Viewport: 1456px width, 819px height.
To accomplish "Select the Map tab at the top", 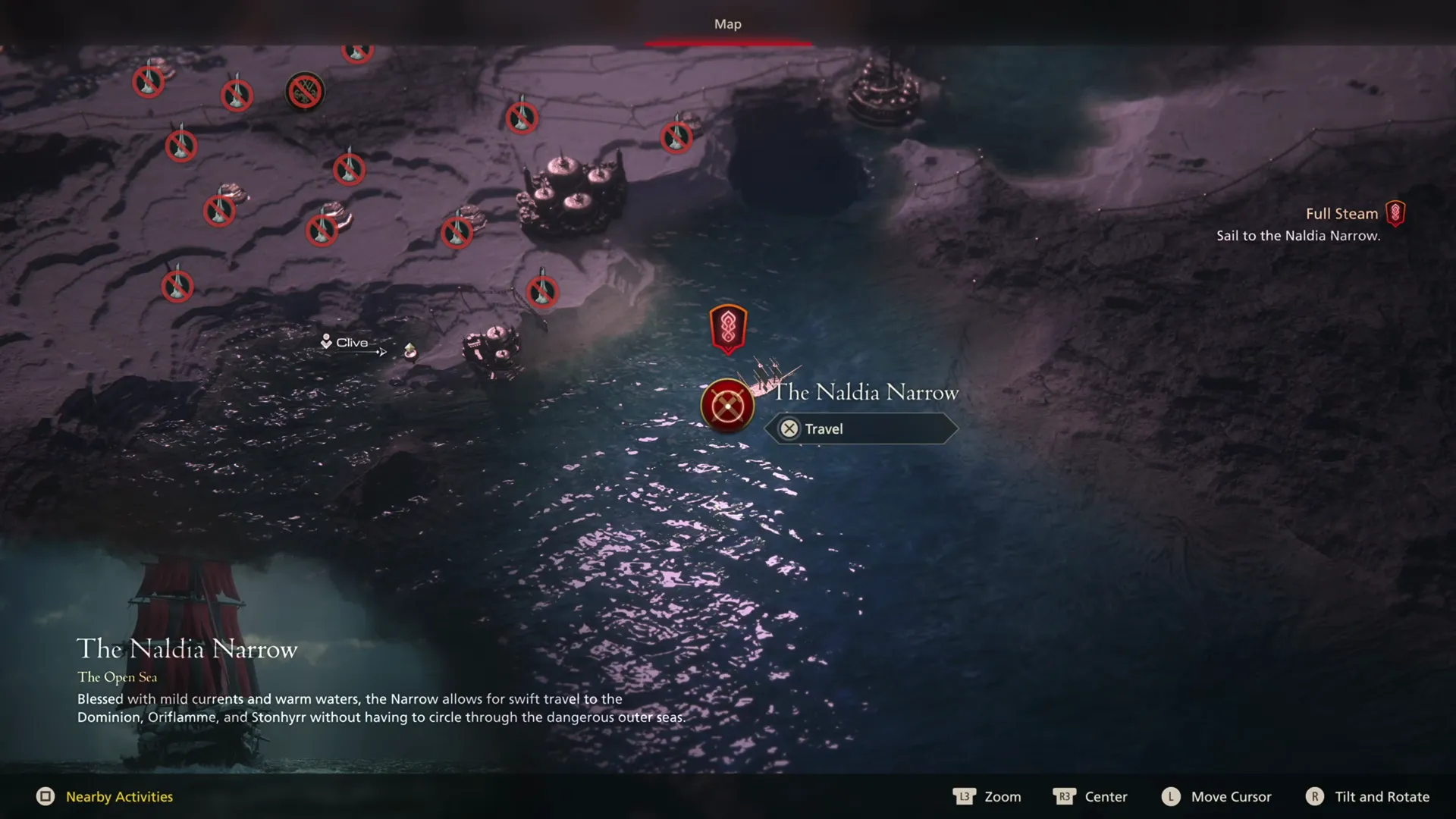I will [x=727, y=24].
